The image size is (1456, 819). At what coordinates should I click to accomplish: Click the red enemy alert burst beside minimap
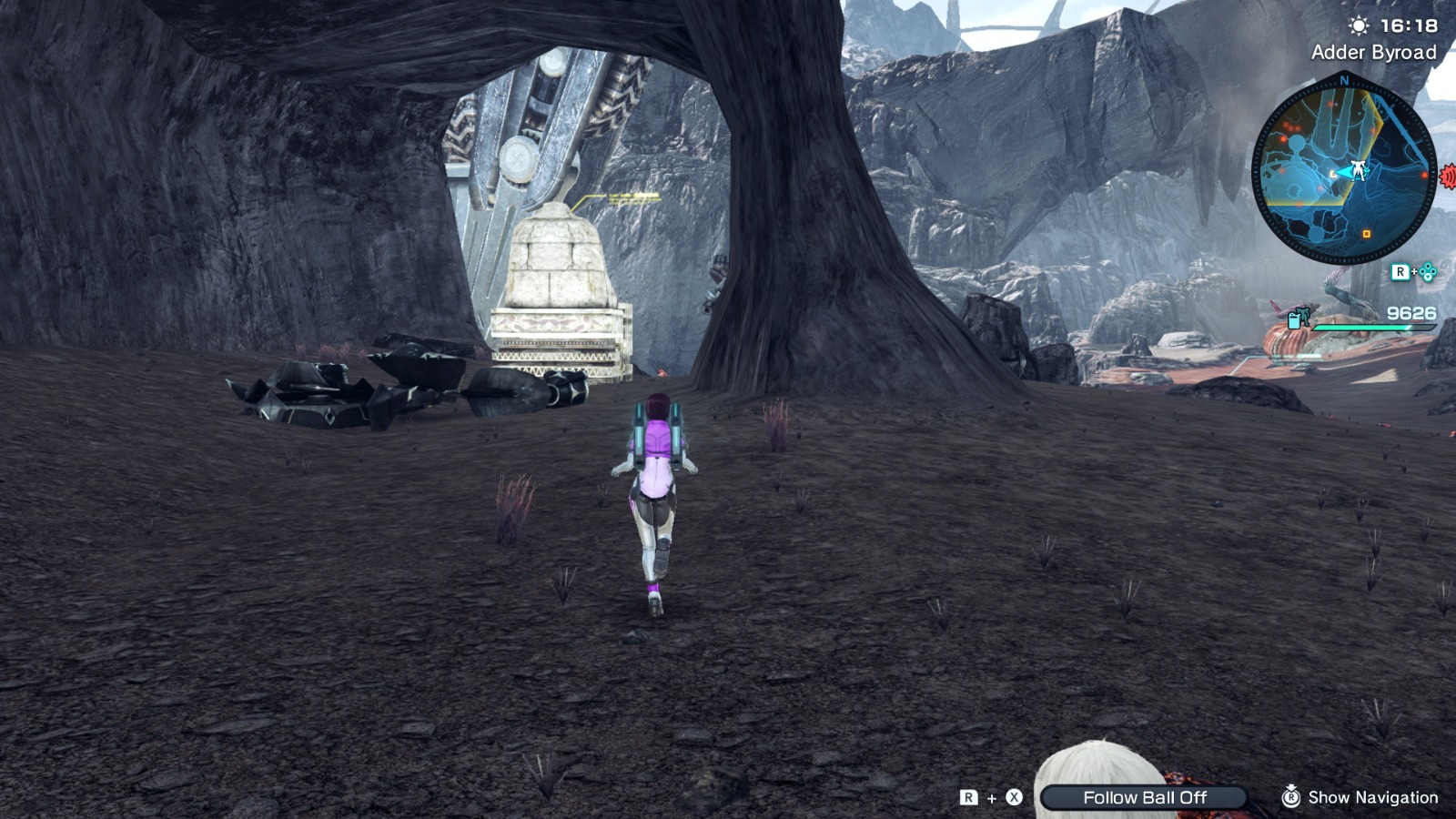(1449, 176)
